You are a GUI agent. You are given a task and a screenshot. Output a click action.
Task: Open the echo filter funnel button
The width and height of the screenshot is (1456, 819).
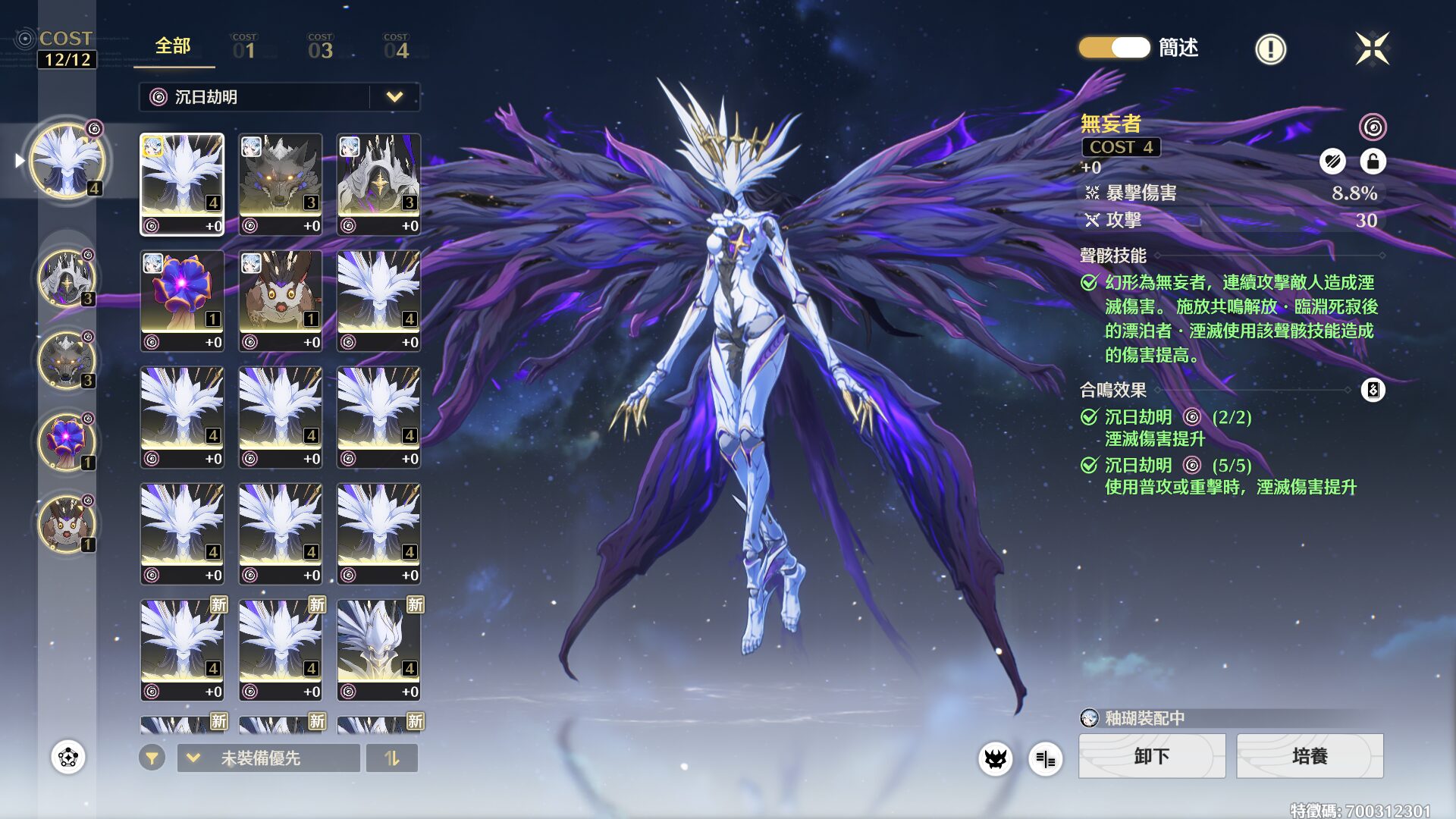152,758
